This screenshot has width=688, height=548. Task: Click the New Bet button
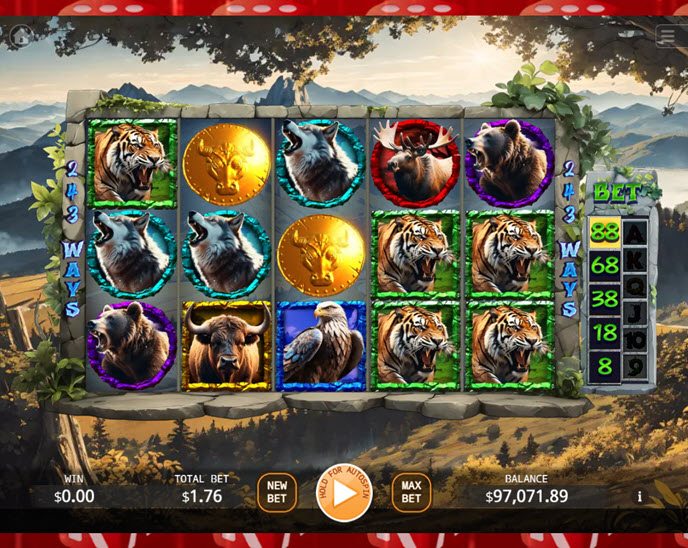(277, 492)
